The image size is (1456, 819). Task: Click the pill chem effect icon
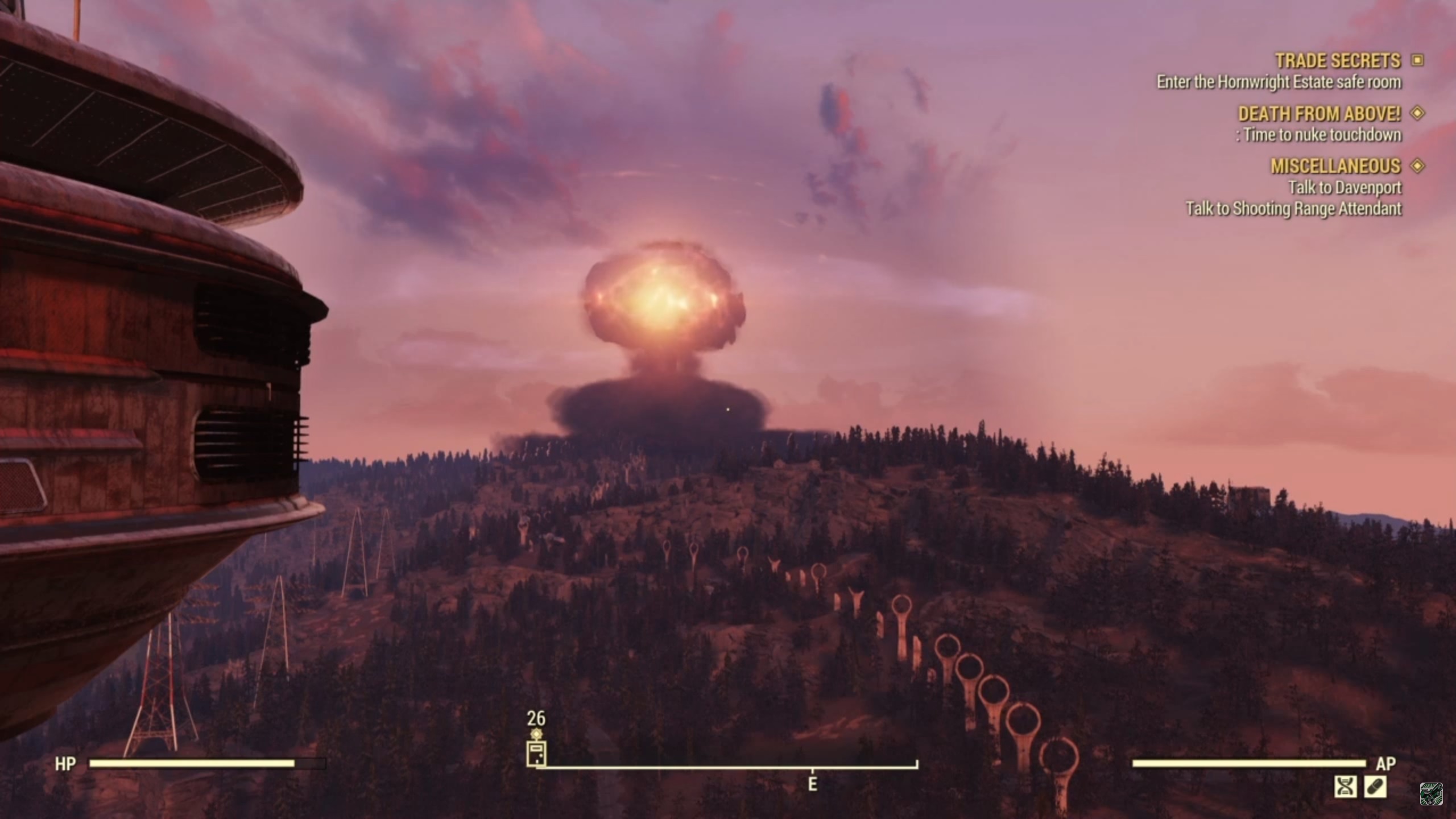[1375, 787]
